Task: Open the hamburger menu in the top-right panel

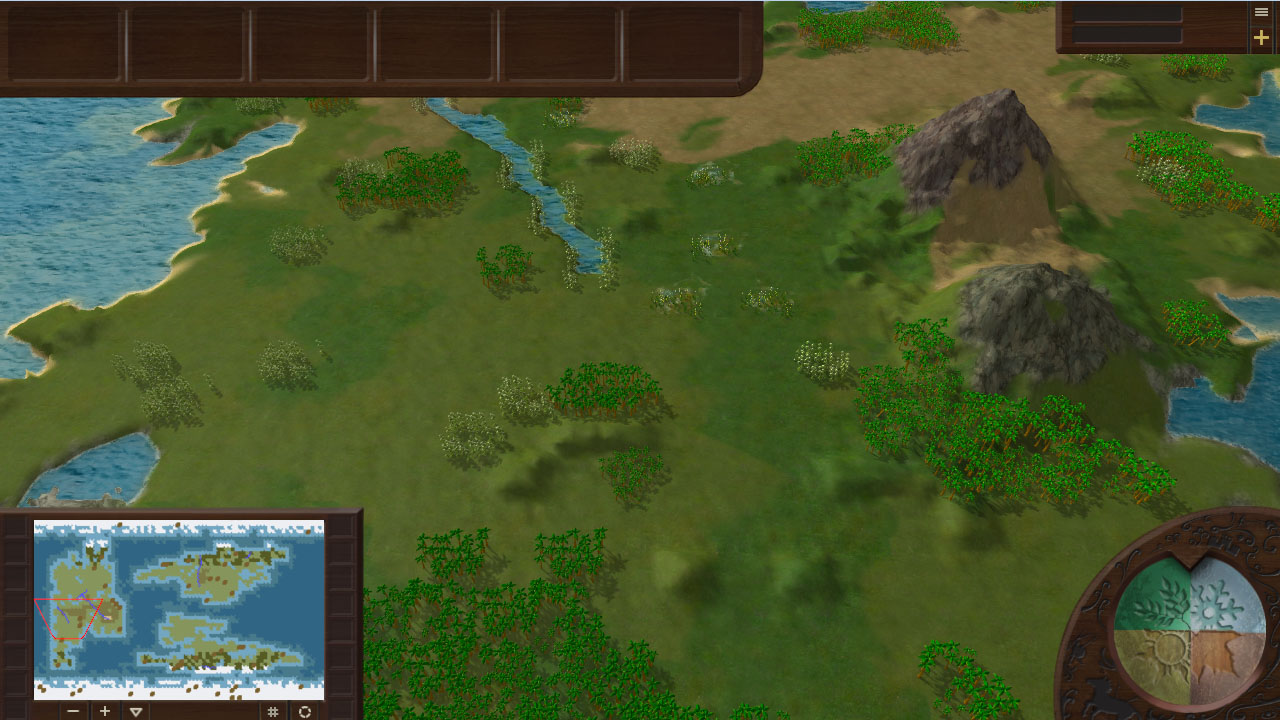Action: pyautogui.click(x=1261, y=12)
